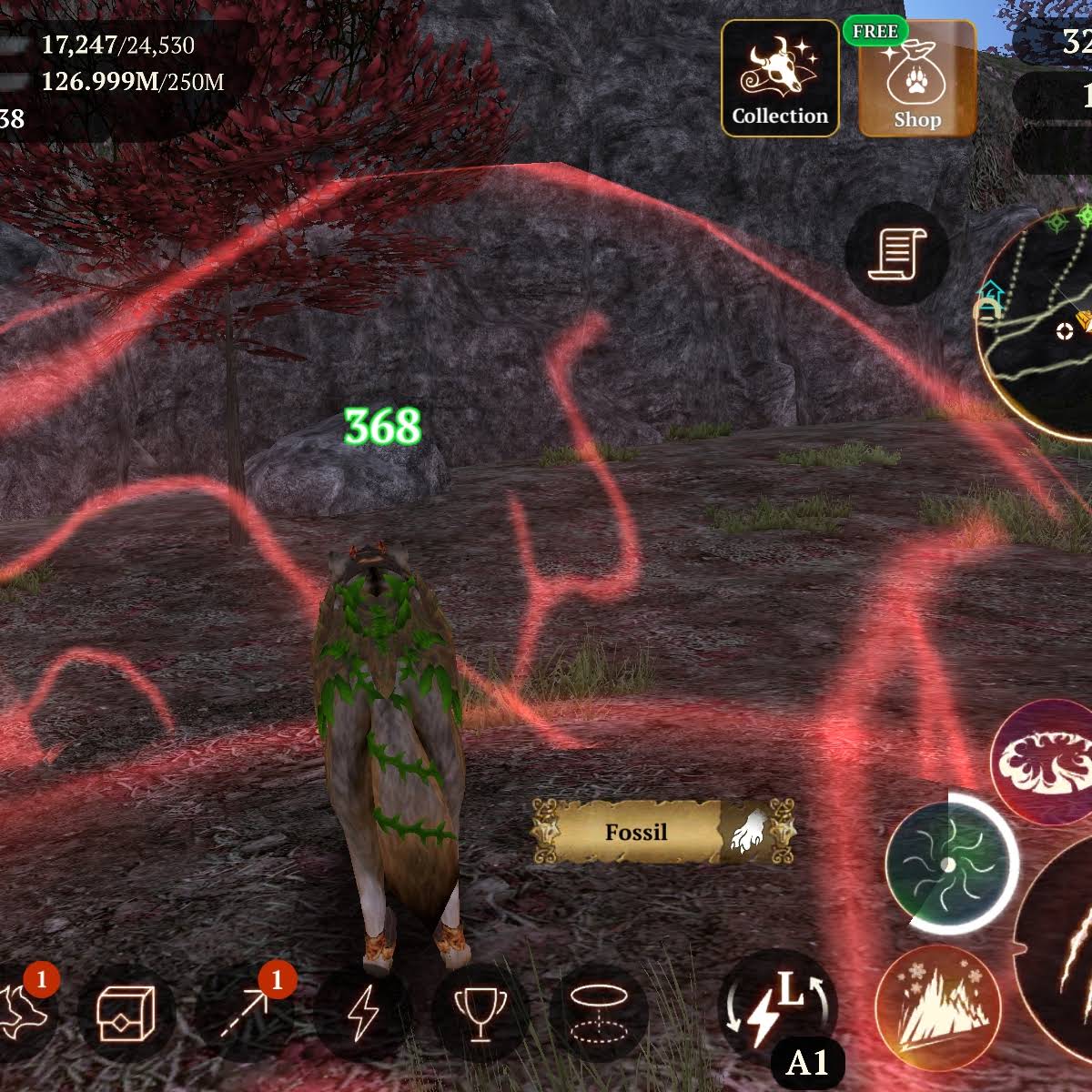Open the trophy achievements icon
This screenshot has height=1092, width=1092.
coord(480,1010)
